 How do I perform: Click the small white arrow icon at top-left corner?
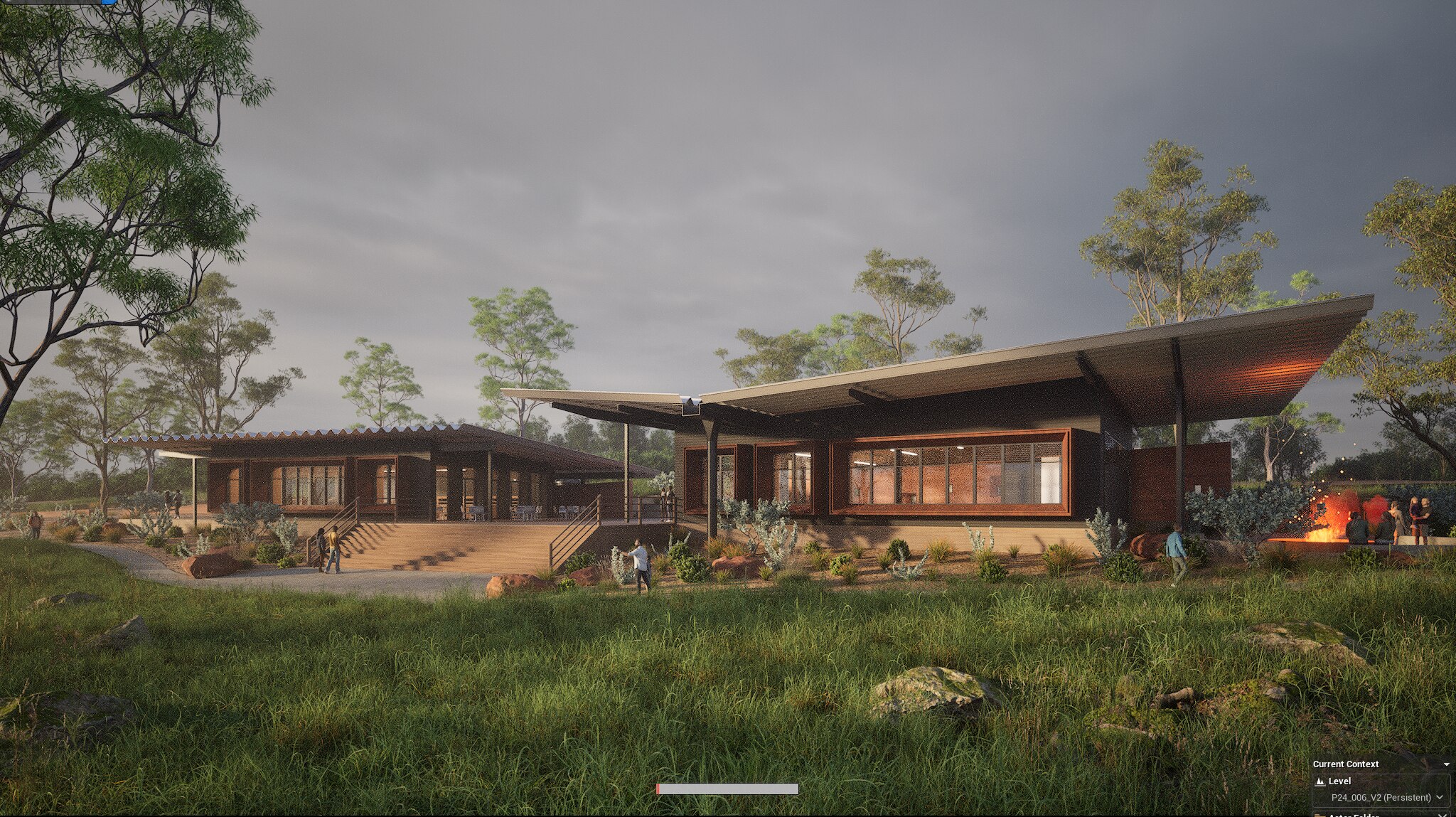pos(8,2)
